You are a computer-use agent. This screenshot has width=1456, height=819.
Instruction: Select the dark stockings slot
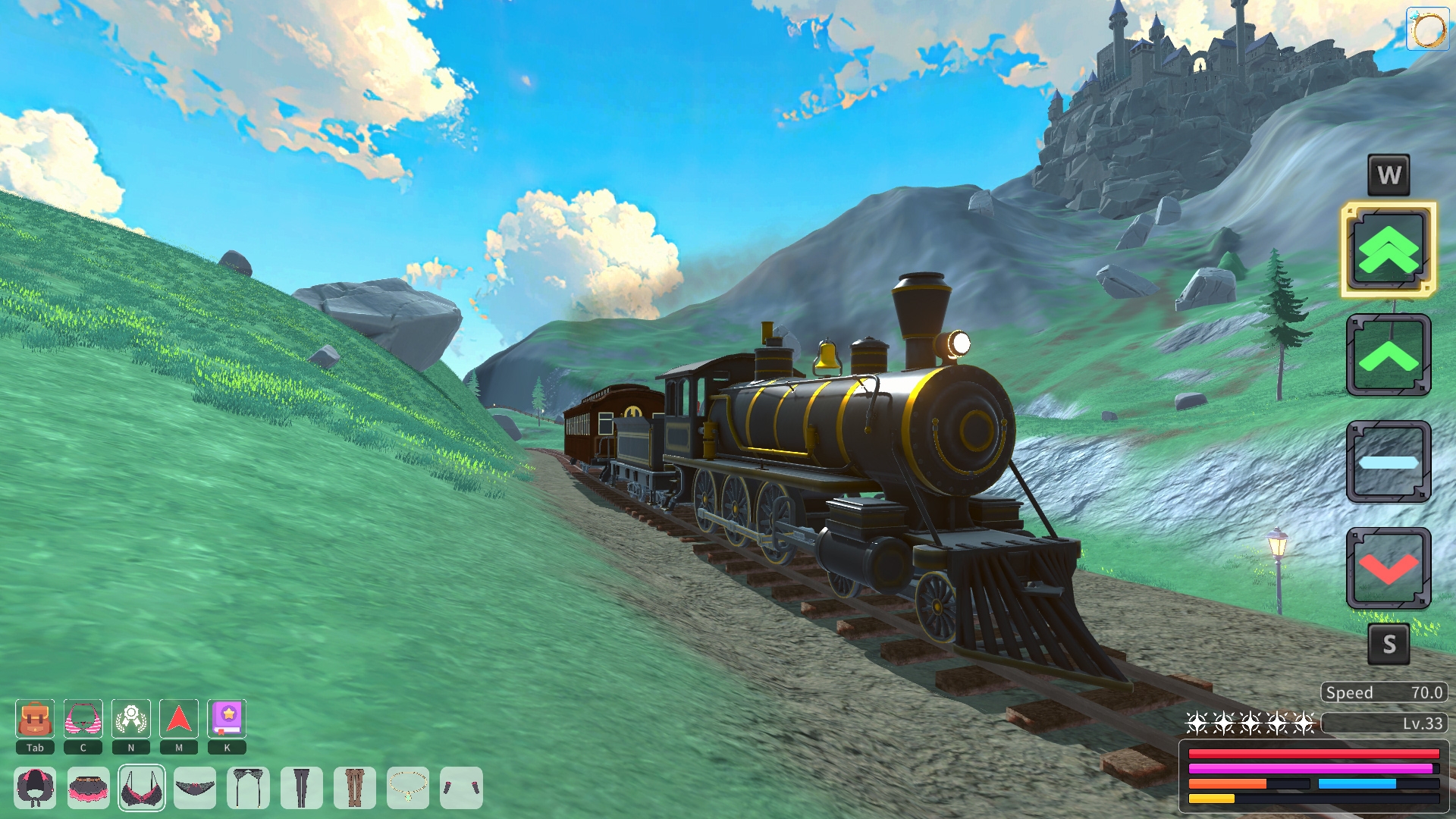tap(301, 788)
